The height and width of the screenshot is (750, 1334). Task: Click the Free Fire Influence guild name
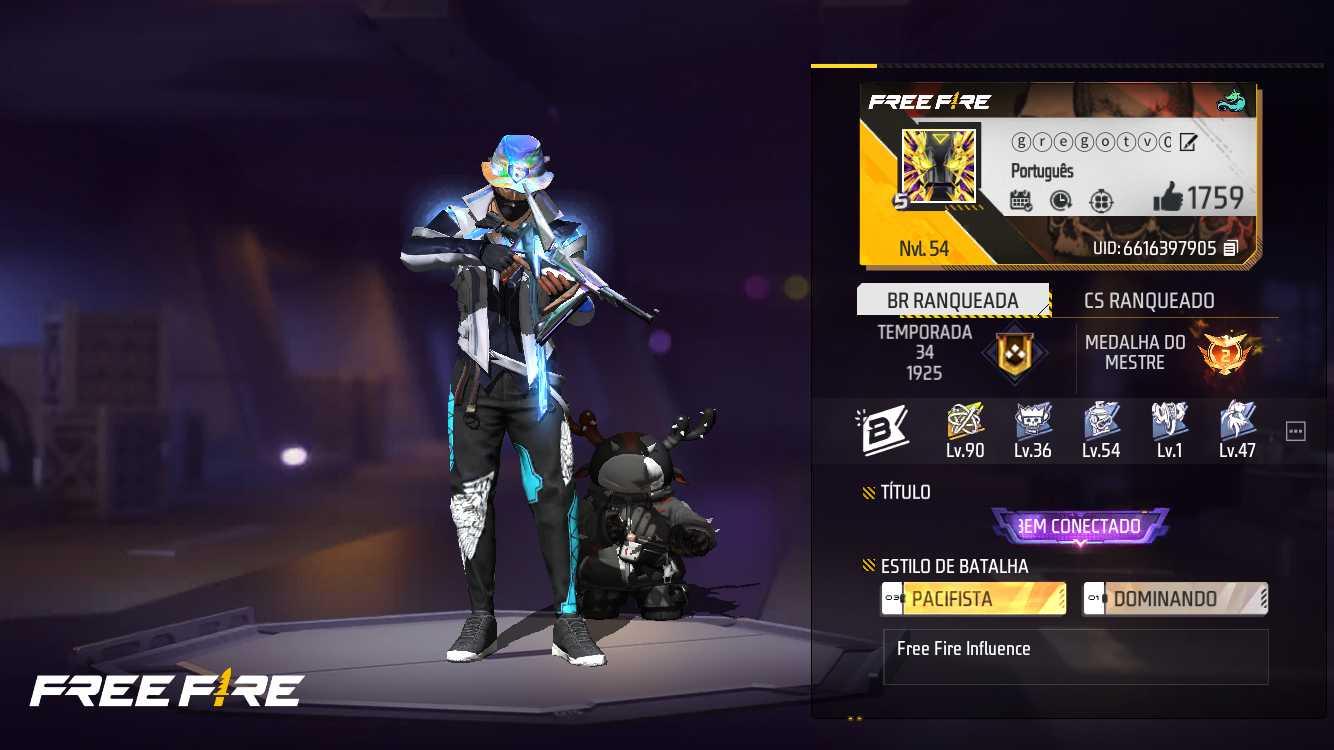[x=963, y=648]
